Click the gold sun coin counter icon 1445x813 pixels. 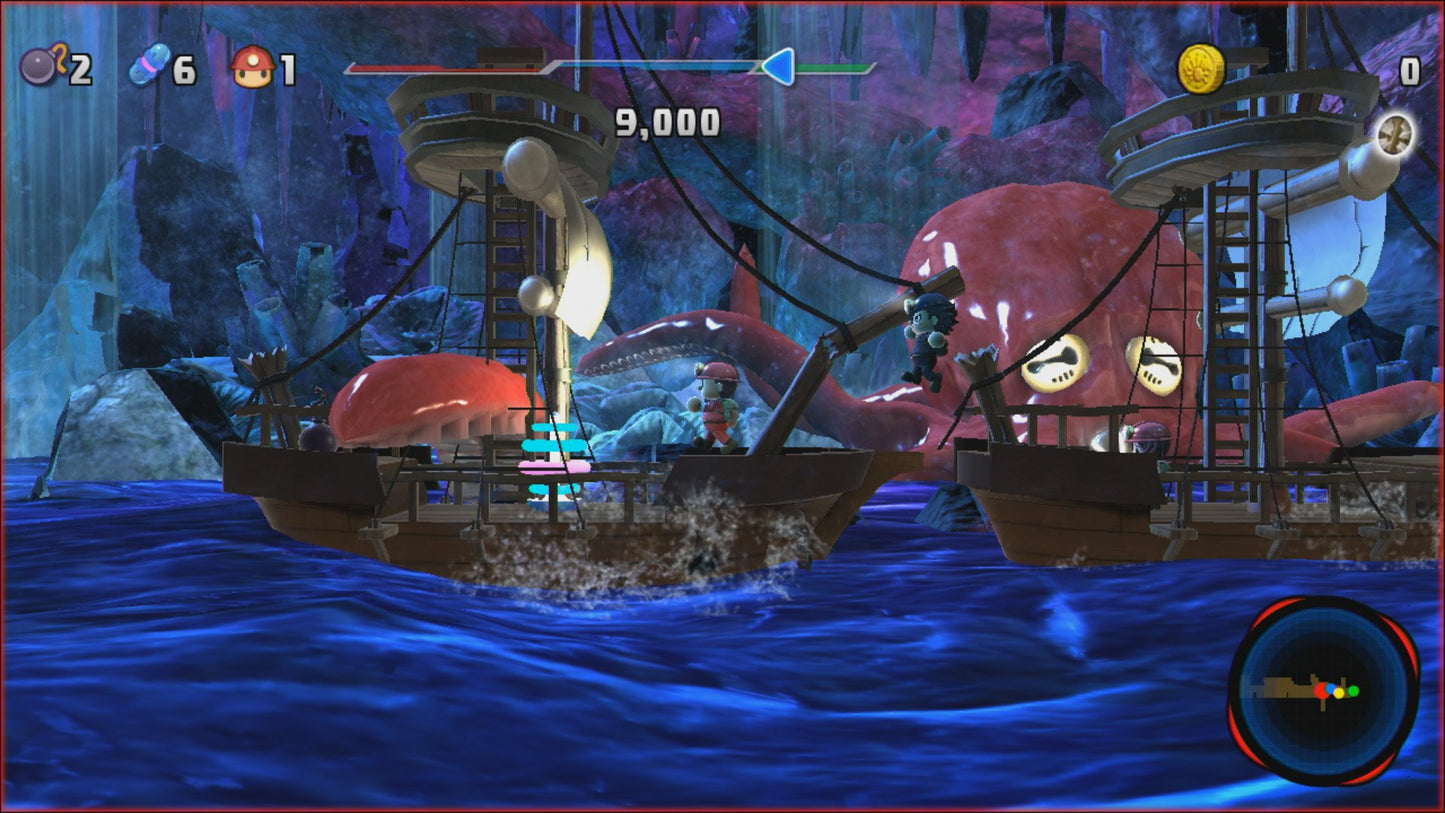pyautogui.click(x=1199, y=67)
